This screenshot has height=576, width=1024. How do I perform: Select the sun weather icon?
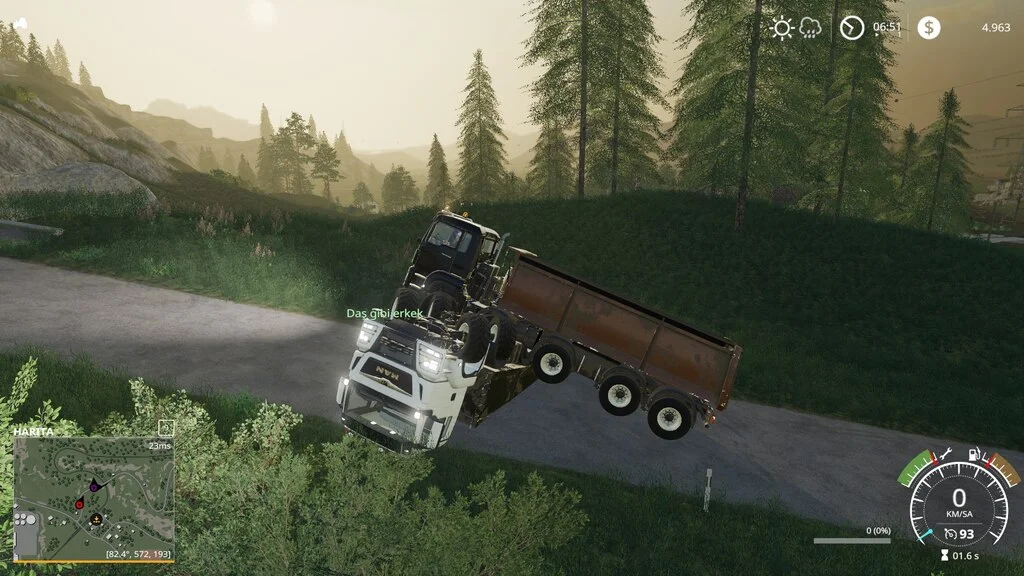point(782,28)
